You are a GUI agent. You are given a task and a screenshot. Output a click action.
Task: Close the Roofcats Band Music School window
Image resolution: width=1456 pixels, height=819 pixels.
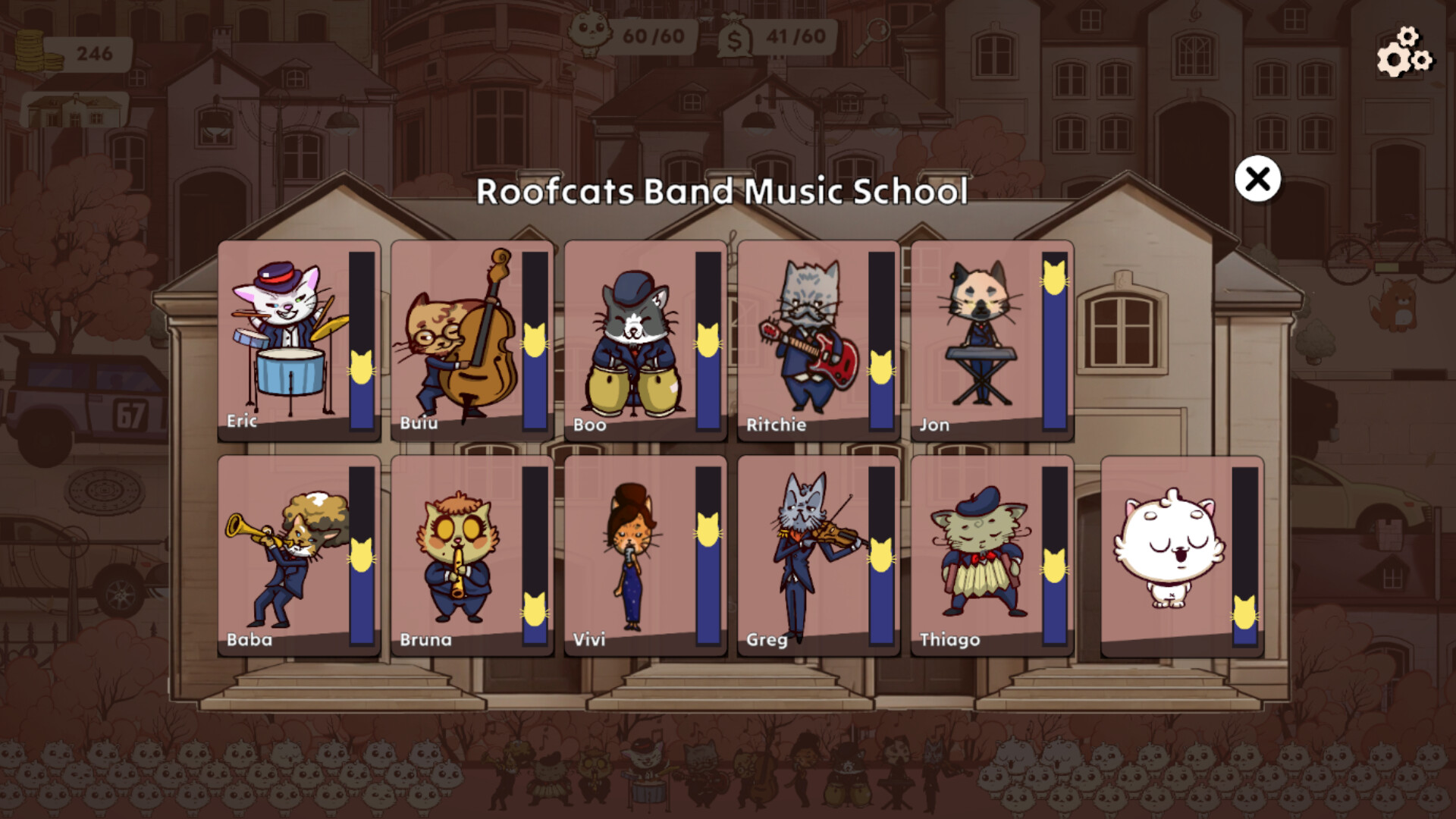[1258, 180]
